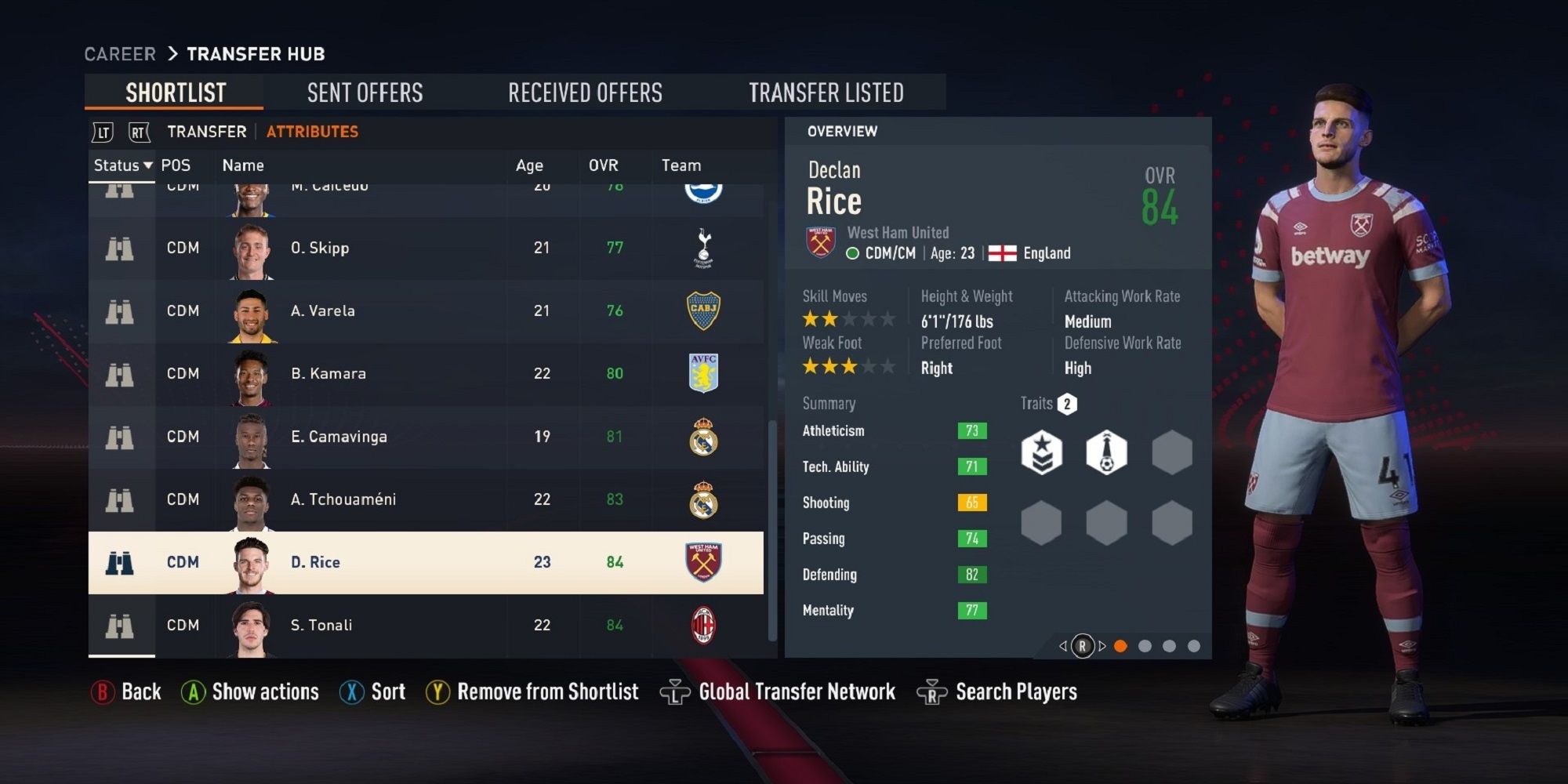Click the Search Players icon

931,691
